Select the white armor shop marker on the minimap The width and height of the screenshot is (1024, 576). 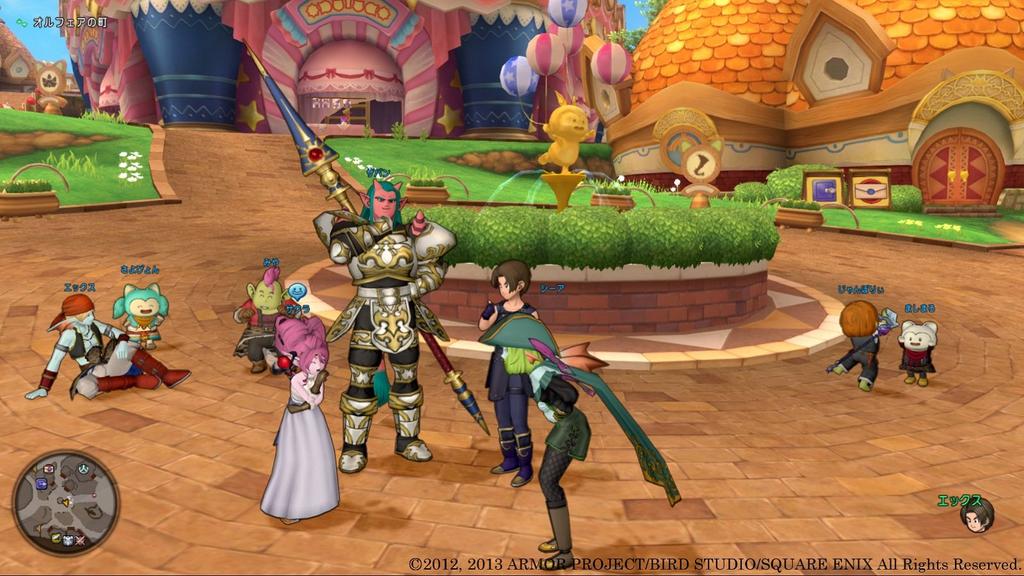(x=67, y=540)
